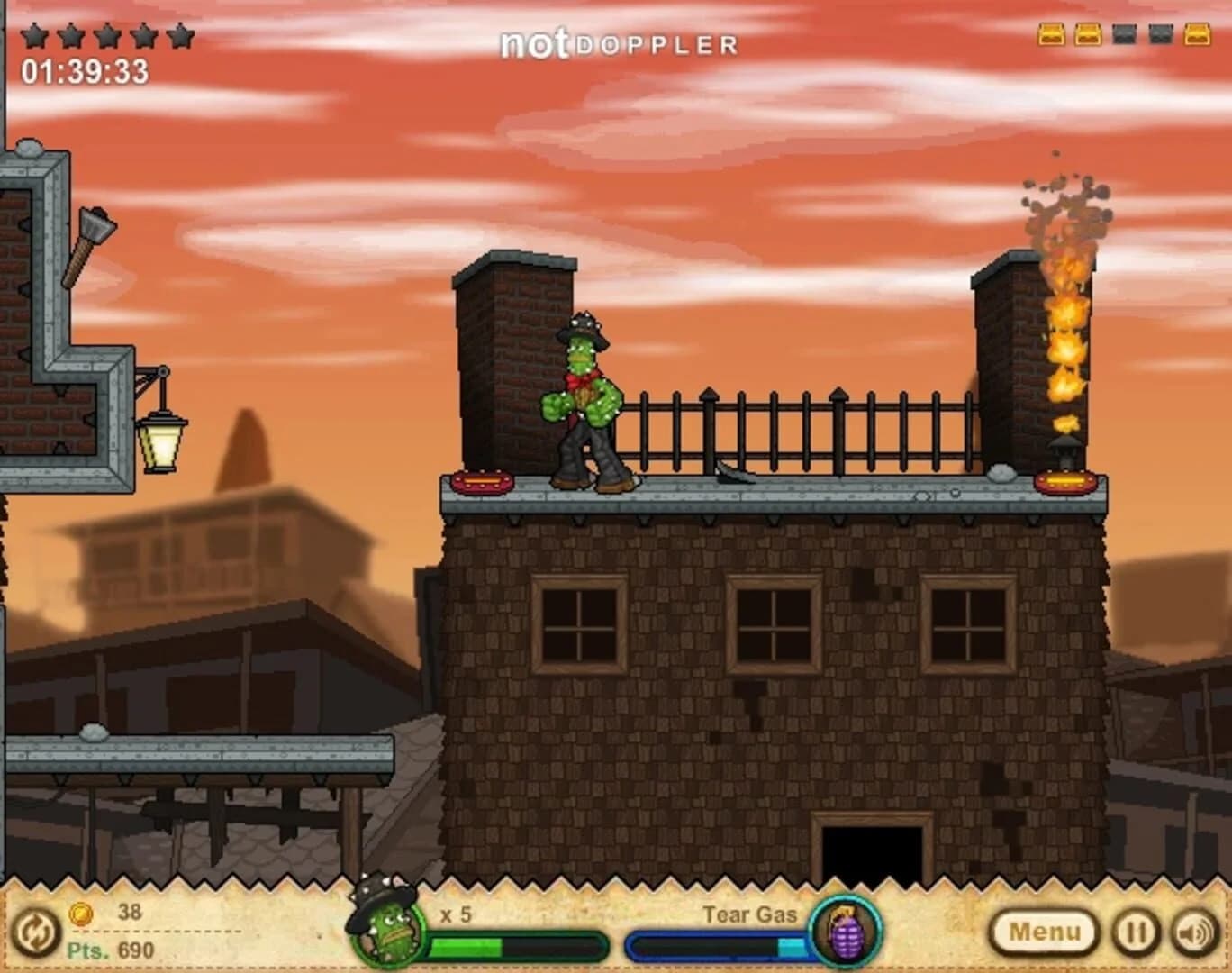1232x973 pixels.
Task: Click the last gold treasure chest icon
Action: [x=1198, y=34]
